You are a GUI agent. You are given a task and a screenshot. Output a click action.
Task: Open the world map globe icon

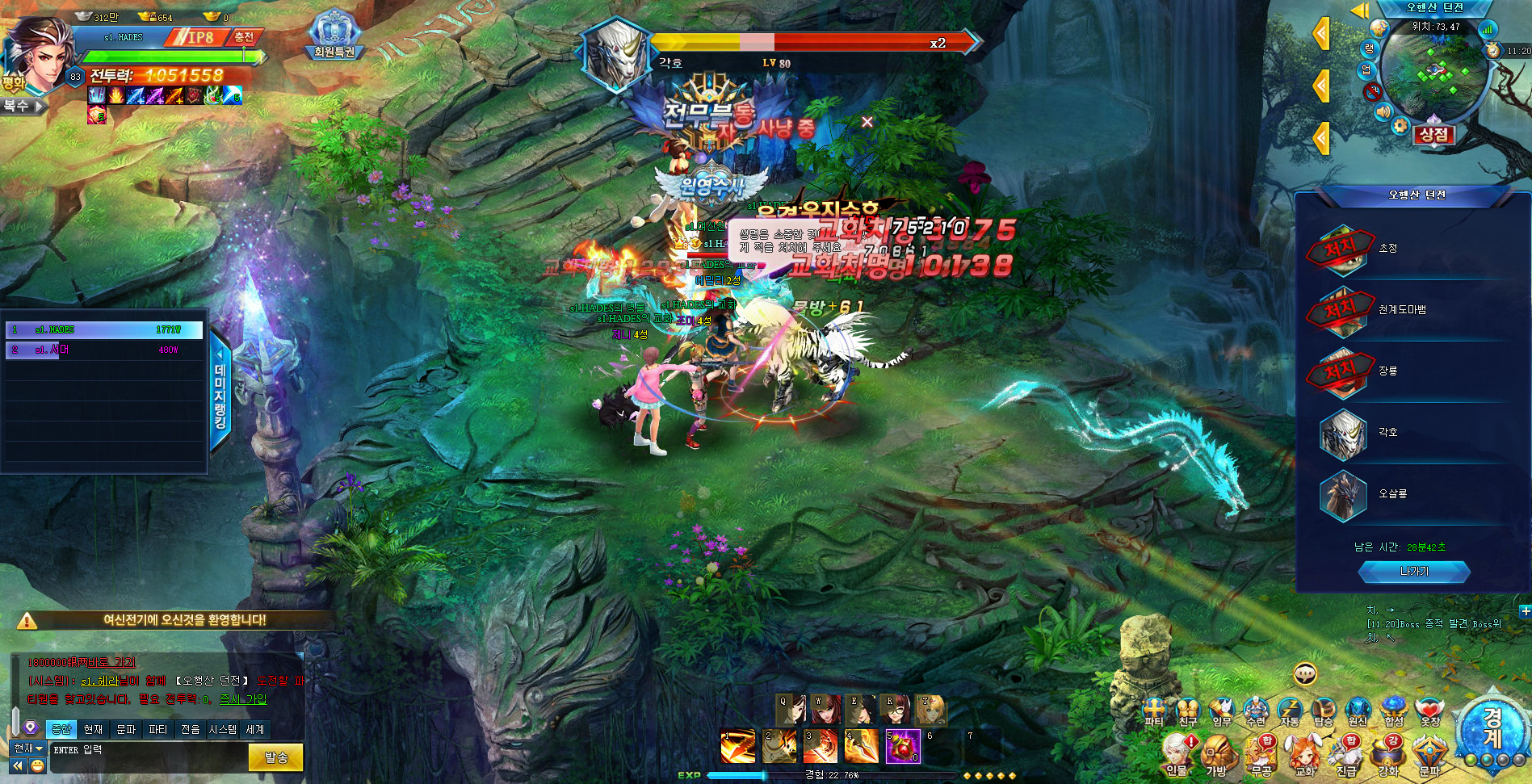1379,28
